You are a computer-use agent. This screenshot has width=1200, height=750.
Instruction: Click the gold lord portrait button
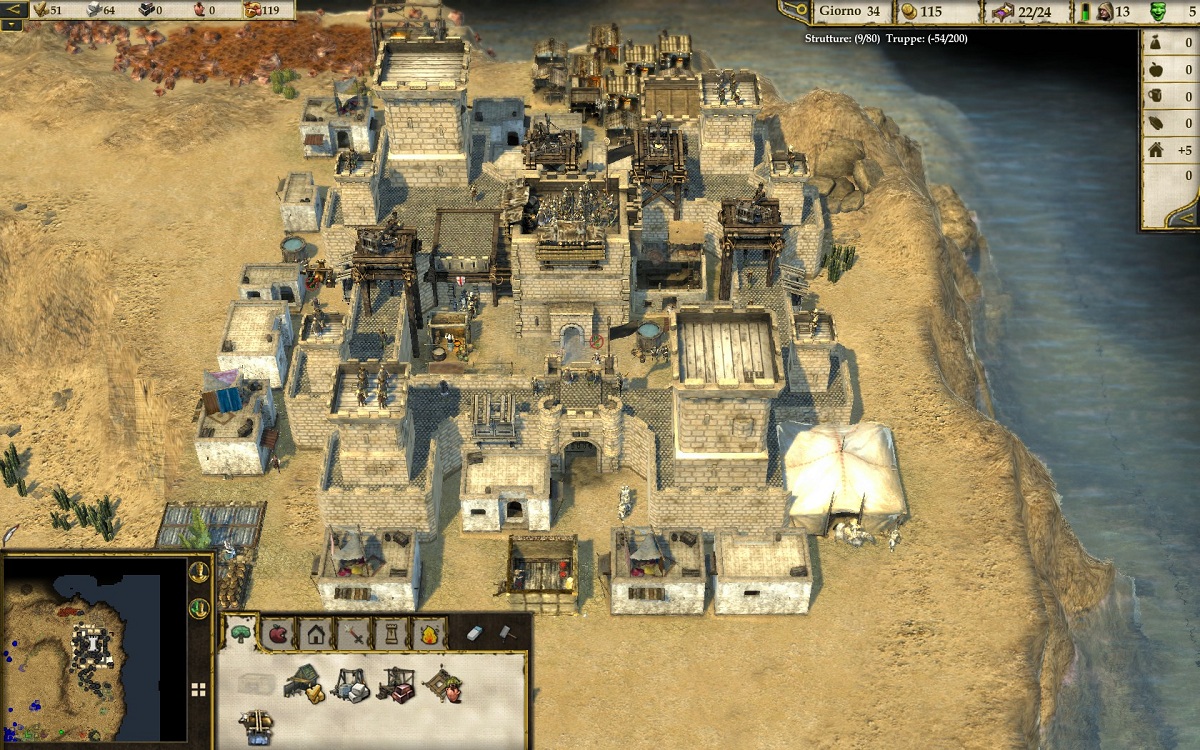pos(199,573)
